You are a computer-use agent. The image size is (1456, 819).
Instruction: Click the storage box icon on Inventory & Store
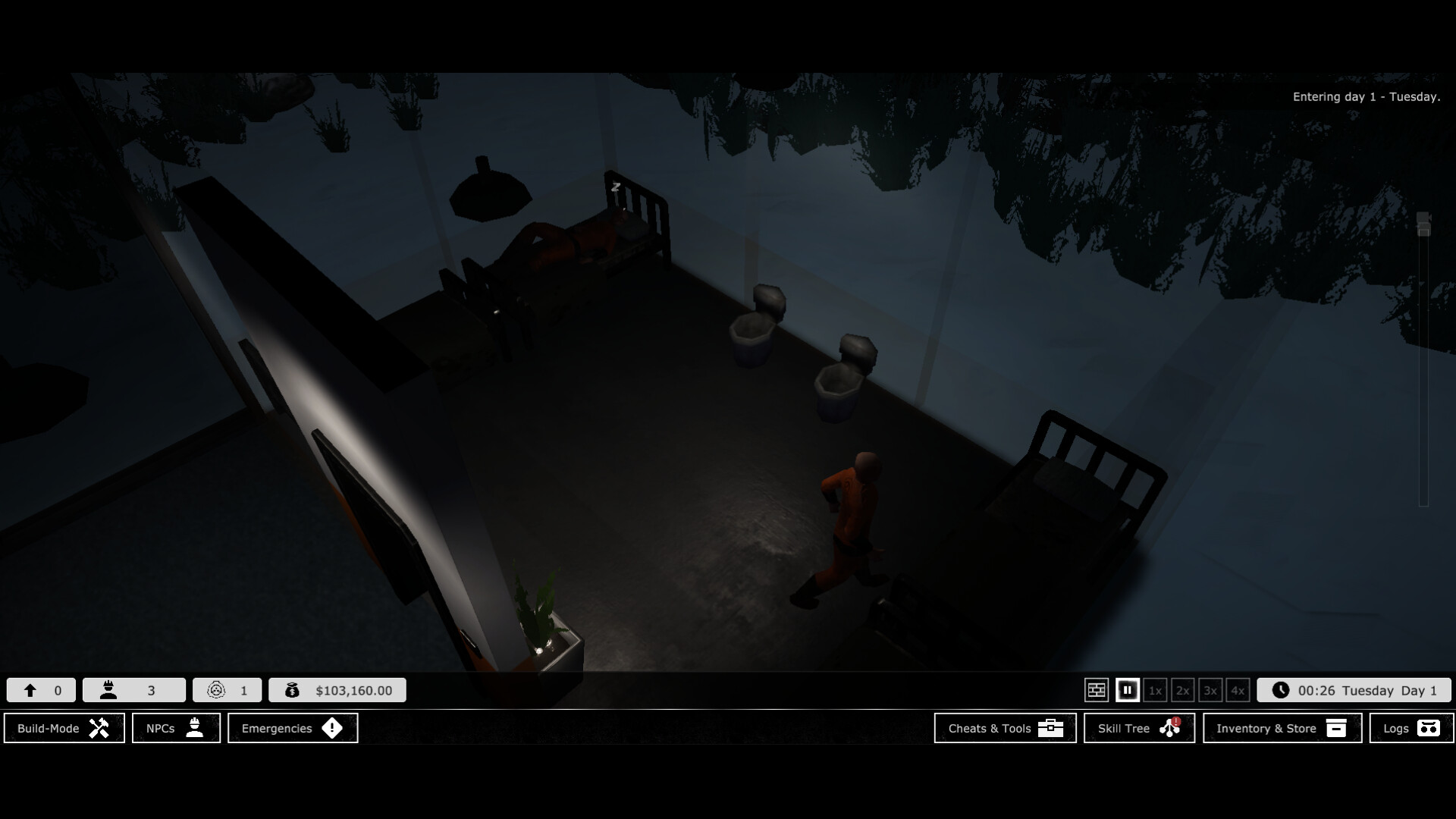point(1335,728)
